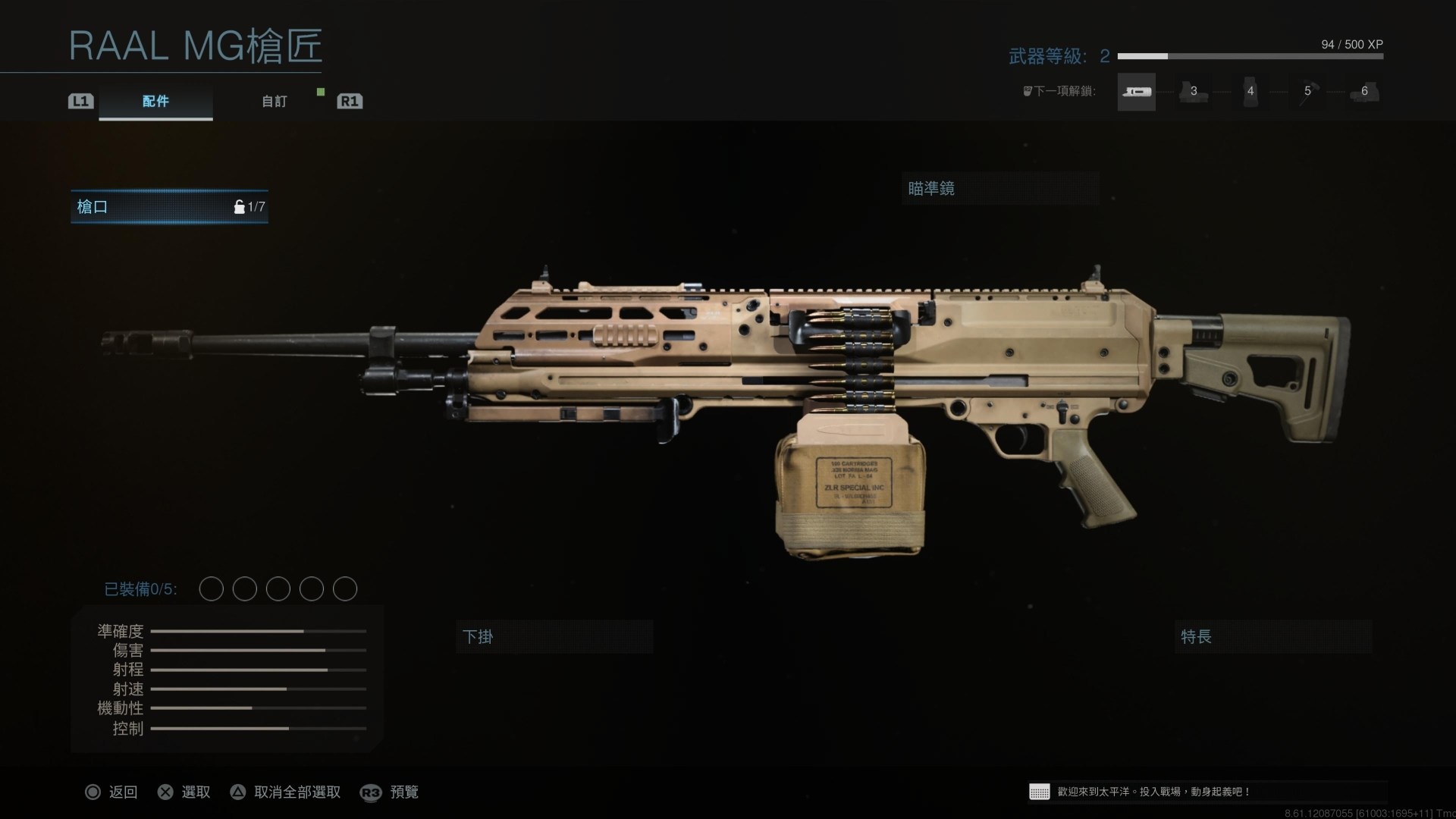
Task: Click the level 6 holographic sight unlock icon
Action: [x=1365, y=93]
